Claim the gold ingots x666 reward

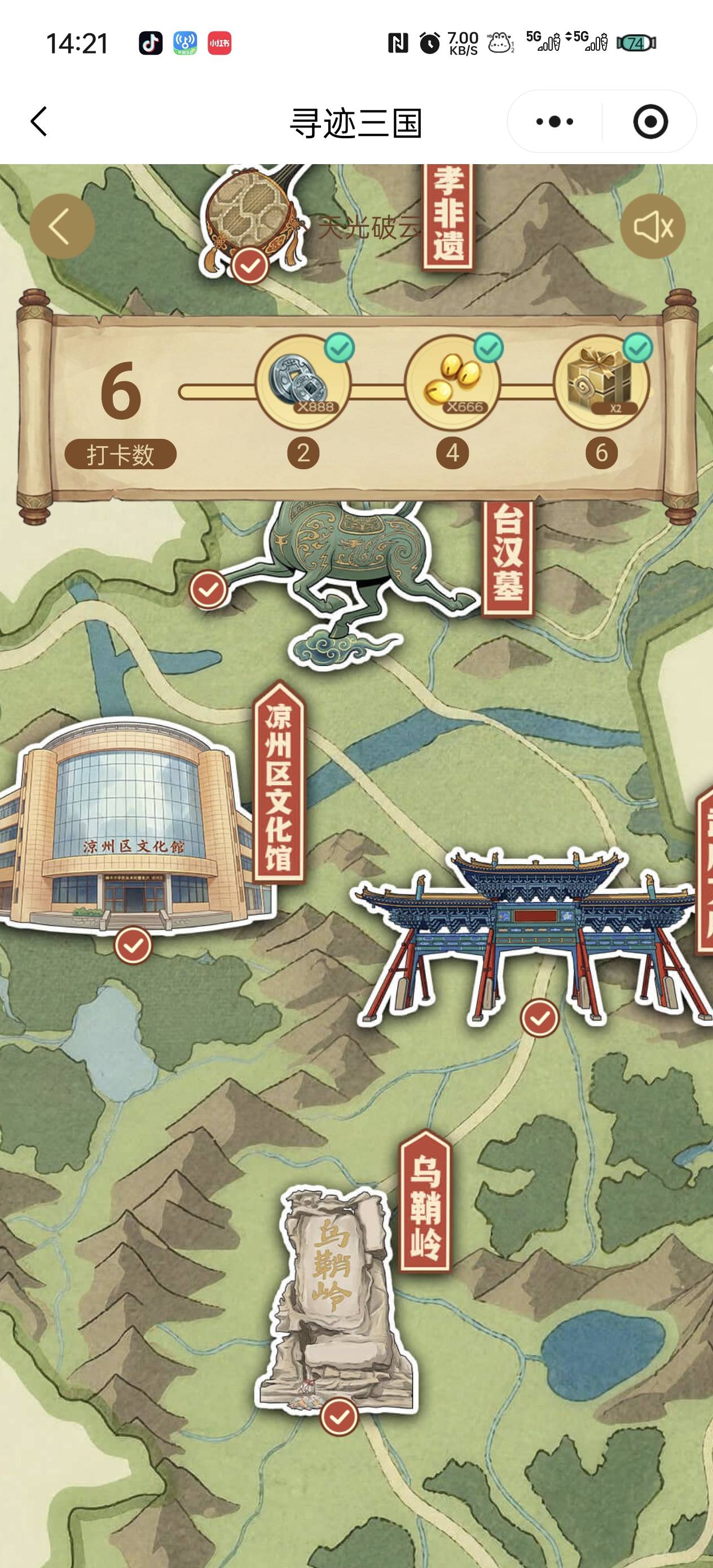click(452, 384)
